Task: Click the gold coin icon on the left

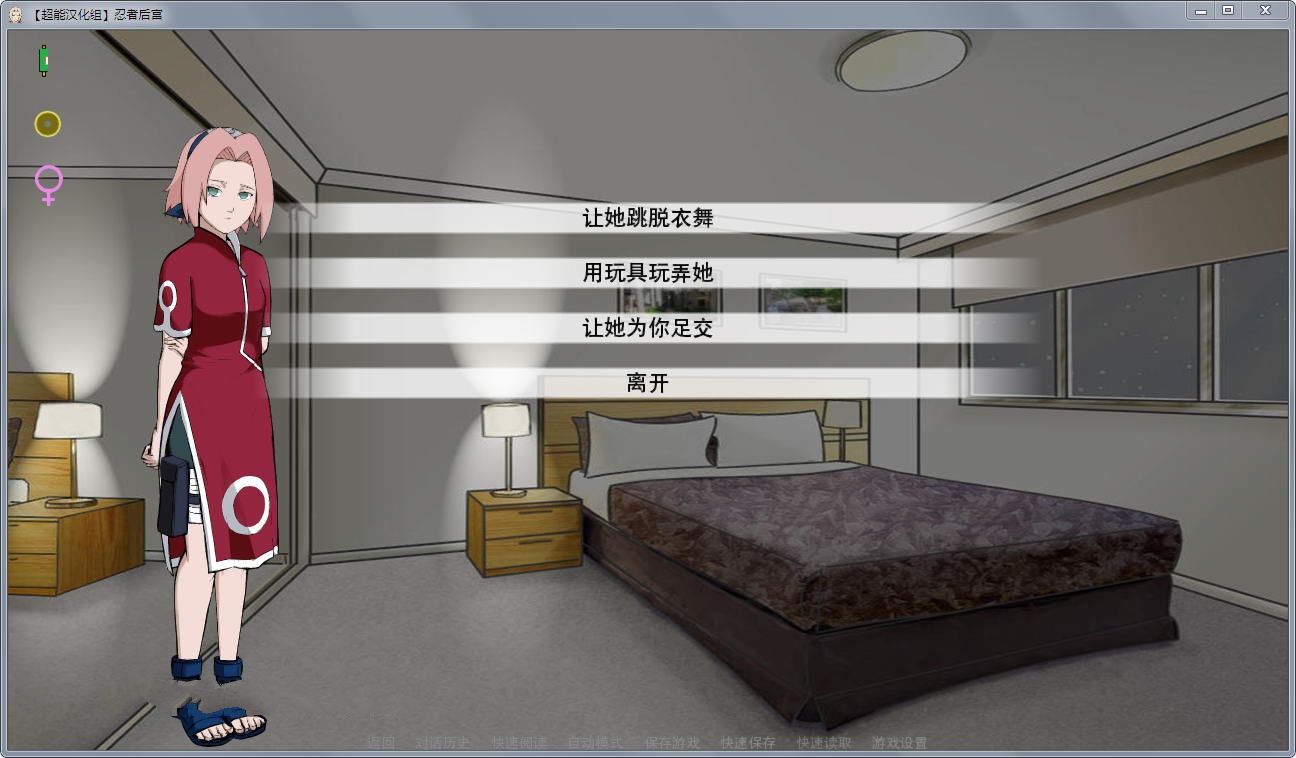Action: click(46, 123)
